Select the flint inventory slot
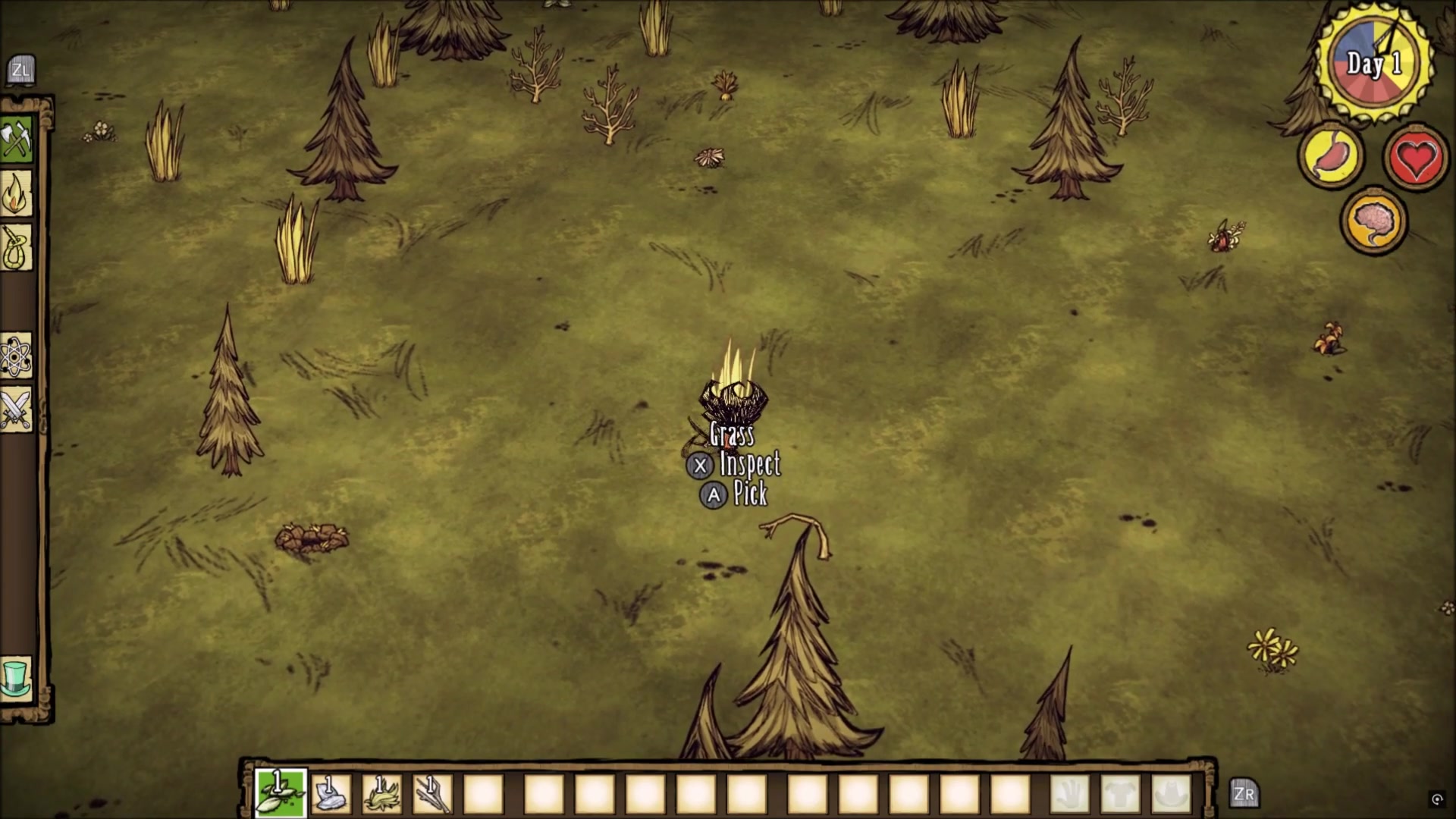This screenshot has width=1456, height=819. pos(331,793)
